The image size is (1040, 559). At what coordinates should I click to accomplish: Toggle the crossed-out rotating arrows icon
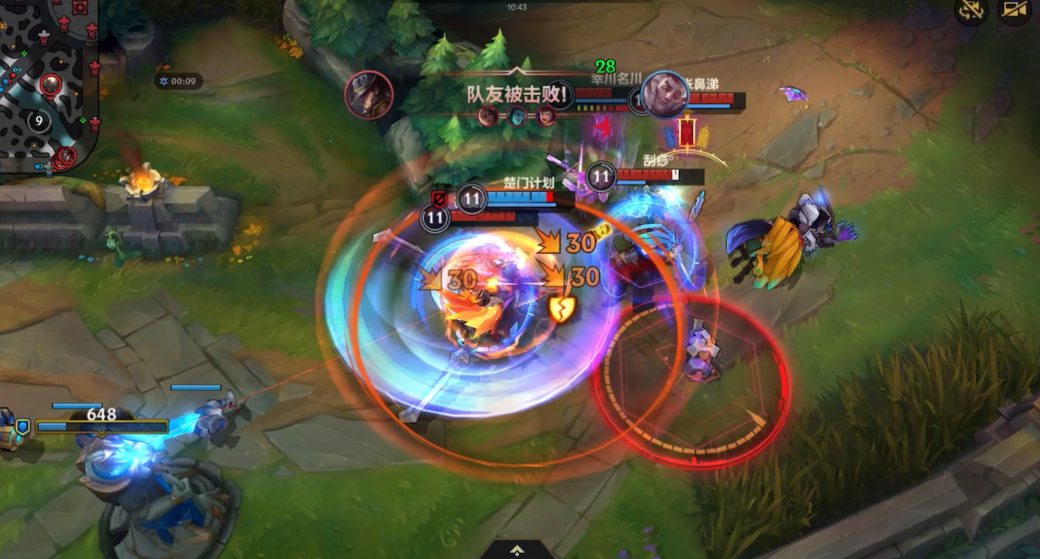pos(971,10)
